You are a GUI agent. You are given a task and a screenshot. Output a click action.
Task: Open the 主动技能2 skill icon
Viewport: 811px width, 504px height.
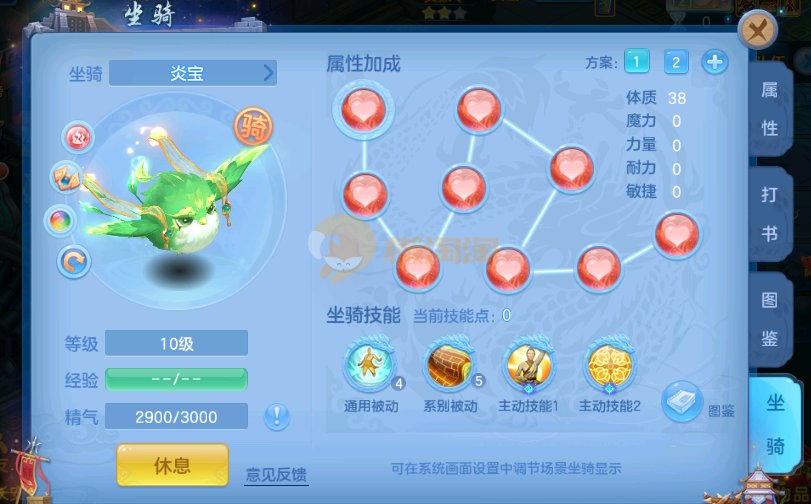click(x=607, y=363)
